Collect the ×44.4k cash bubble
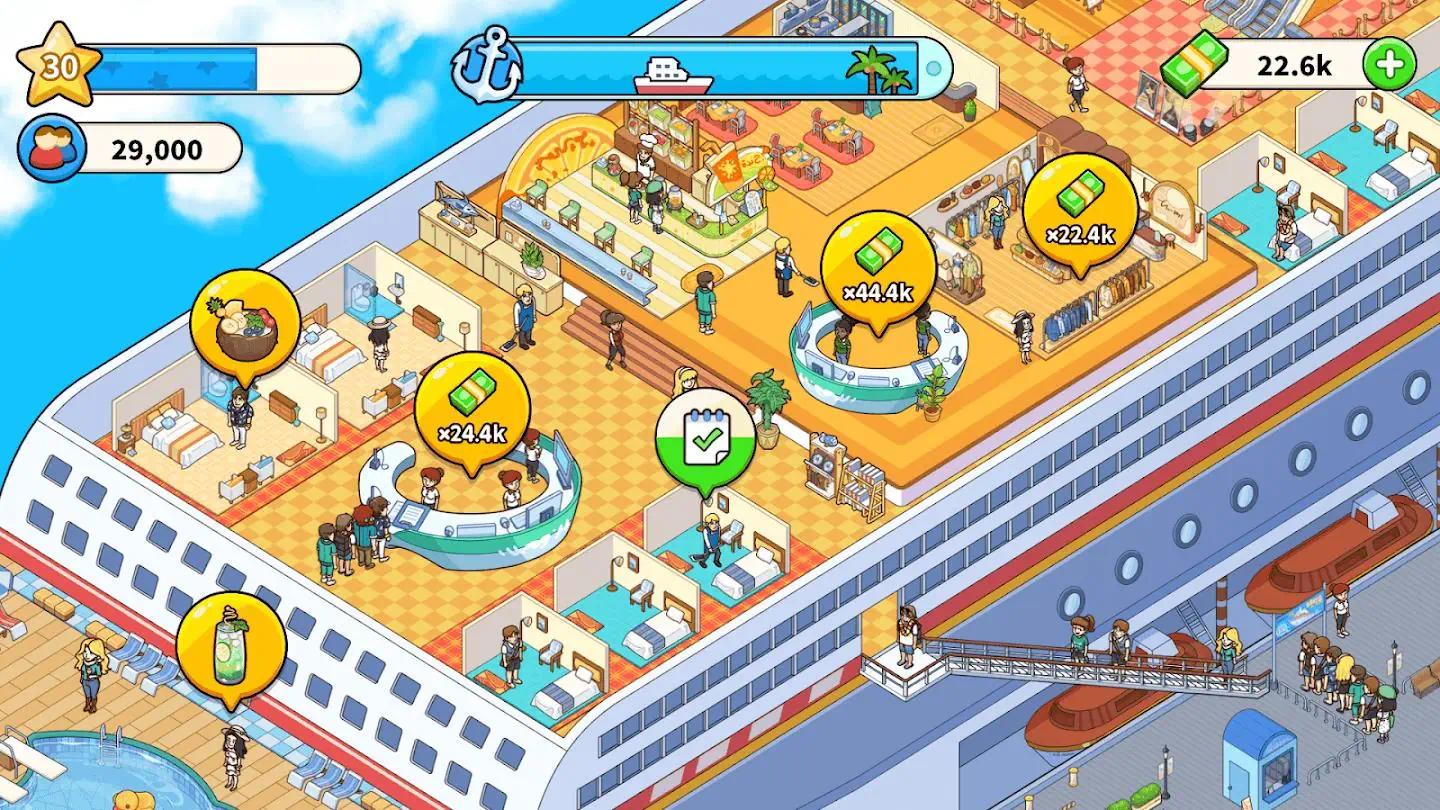The height and width of the screenshot is (810, 1440). tap(878, 267)
